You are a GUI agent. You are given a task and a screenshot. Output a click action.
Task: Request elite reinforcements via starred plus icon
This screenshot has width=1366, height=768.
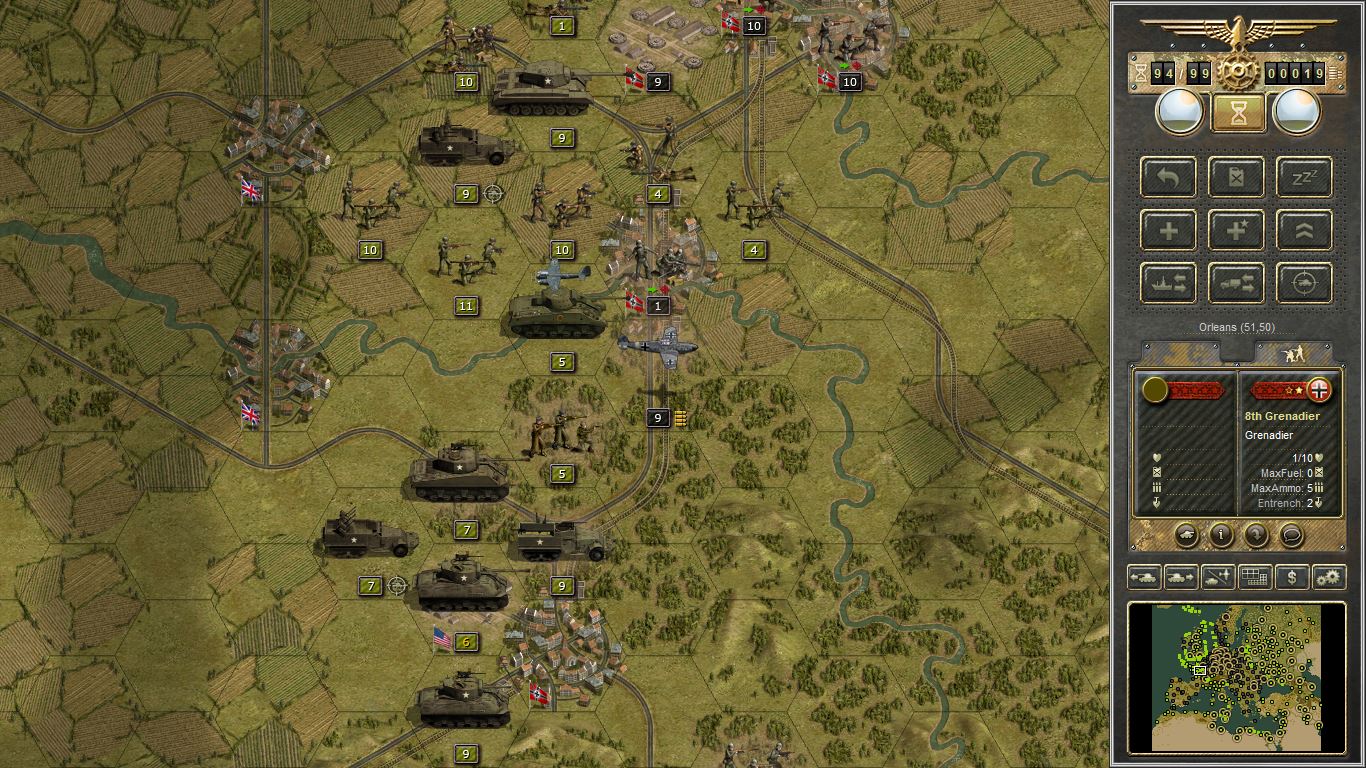(1236, 230)
